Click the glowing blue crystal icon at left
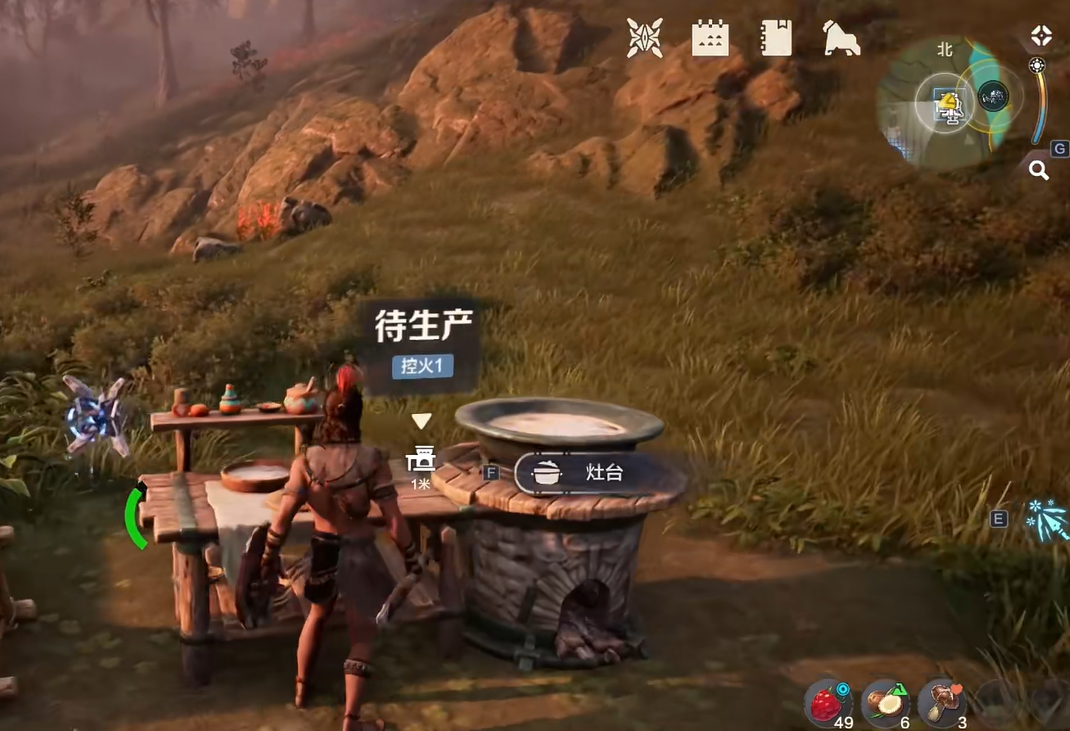 (x=96, y=416)
